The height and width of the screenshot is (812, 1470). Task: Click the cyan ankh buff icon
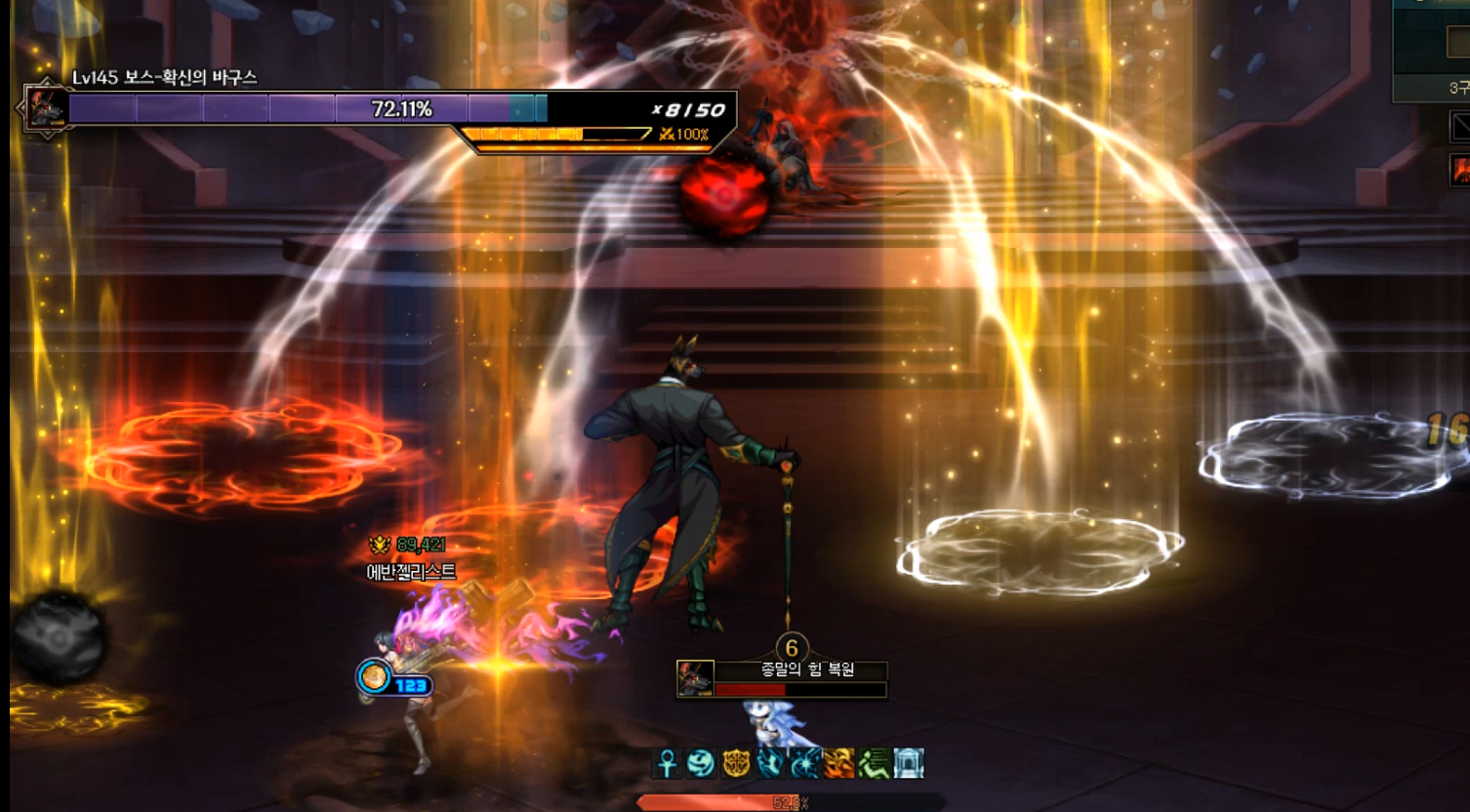click(x=668, y=763)
